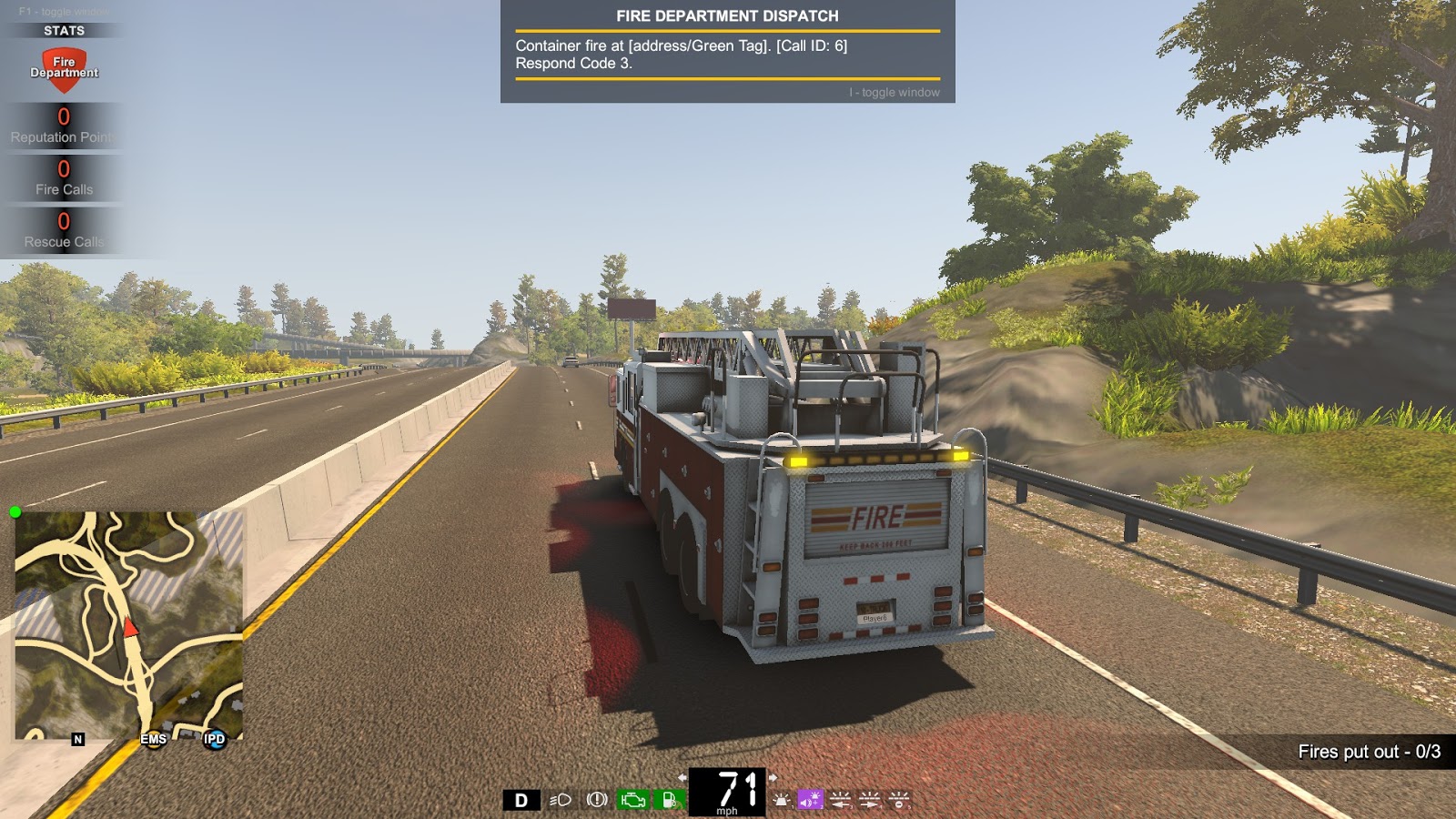The height and width of the screenshot is (819, 1456).
Task: Click the left arrow beside the speedometer
Action: (x=681, y=779)
